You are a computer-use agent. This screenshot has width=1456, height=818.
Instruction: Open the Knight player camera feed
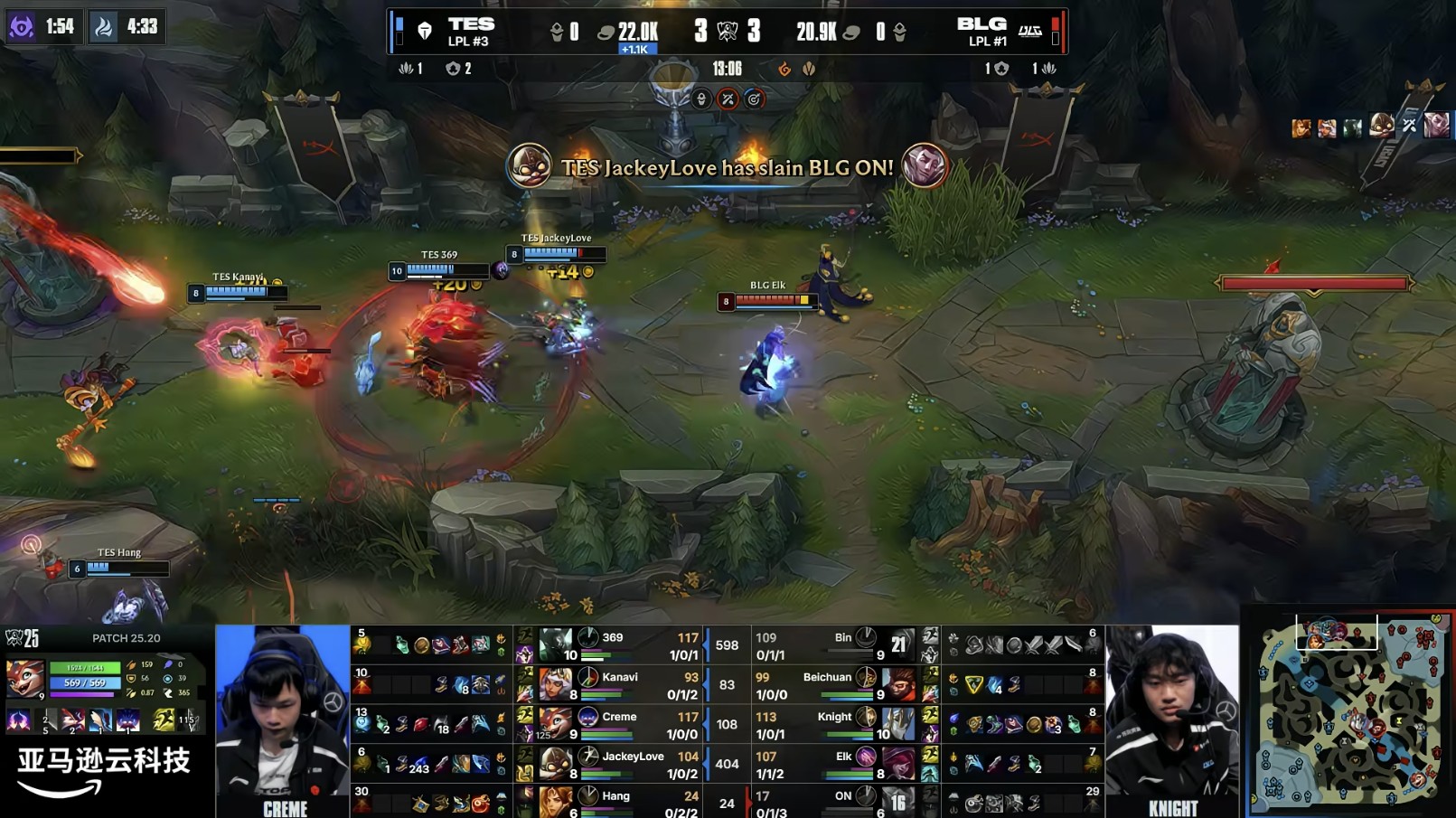tap(1172, 714)
